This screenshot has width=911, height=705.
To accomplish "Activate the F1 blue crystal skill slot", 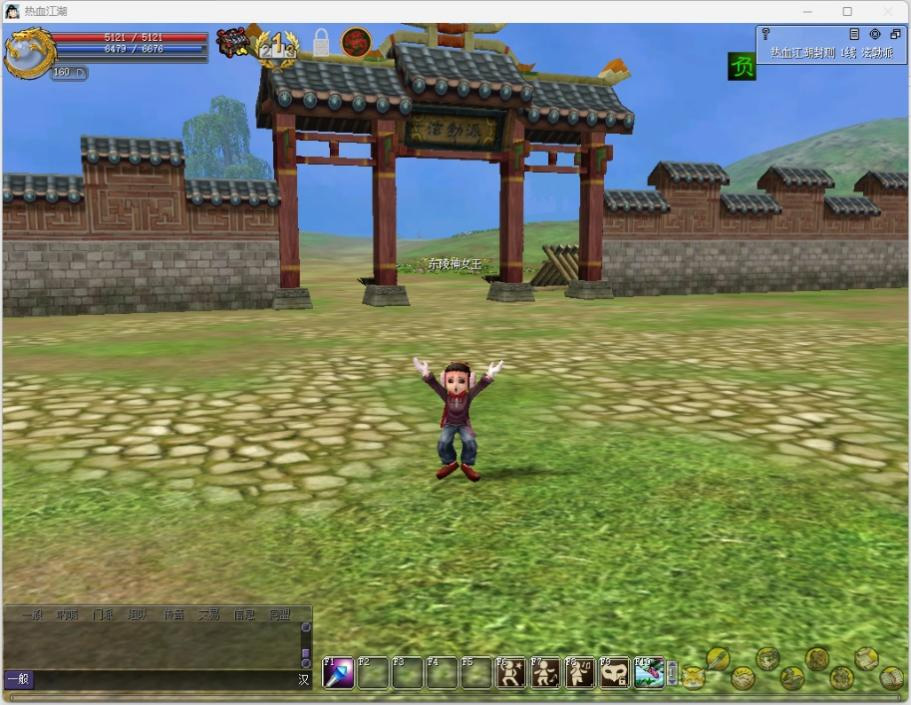I will [x=338, y=673].
